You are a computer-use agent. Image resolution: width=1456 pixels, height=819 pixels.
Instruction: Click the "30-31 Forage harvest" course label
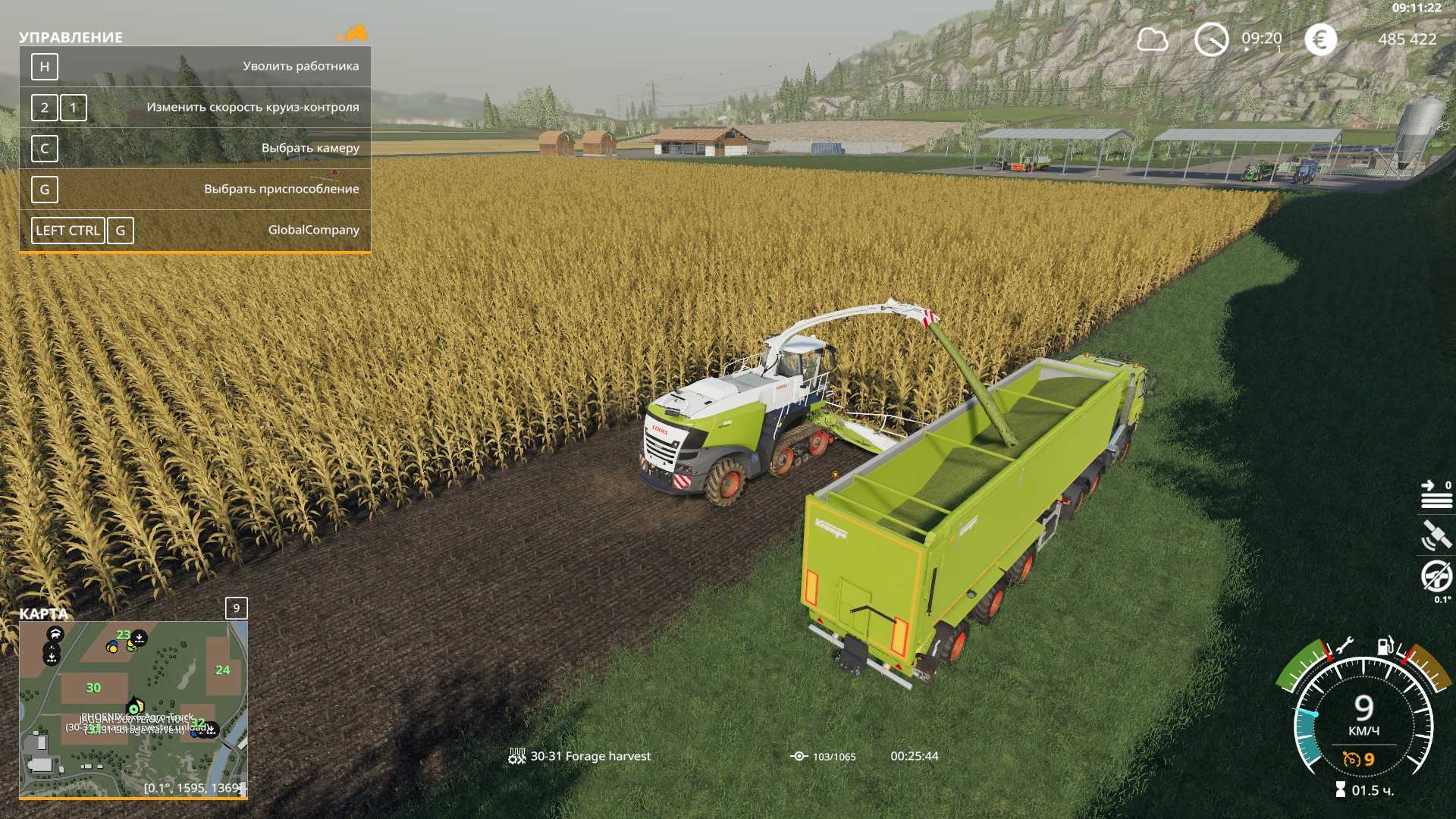pos(590,756)
